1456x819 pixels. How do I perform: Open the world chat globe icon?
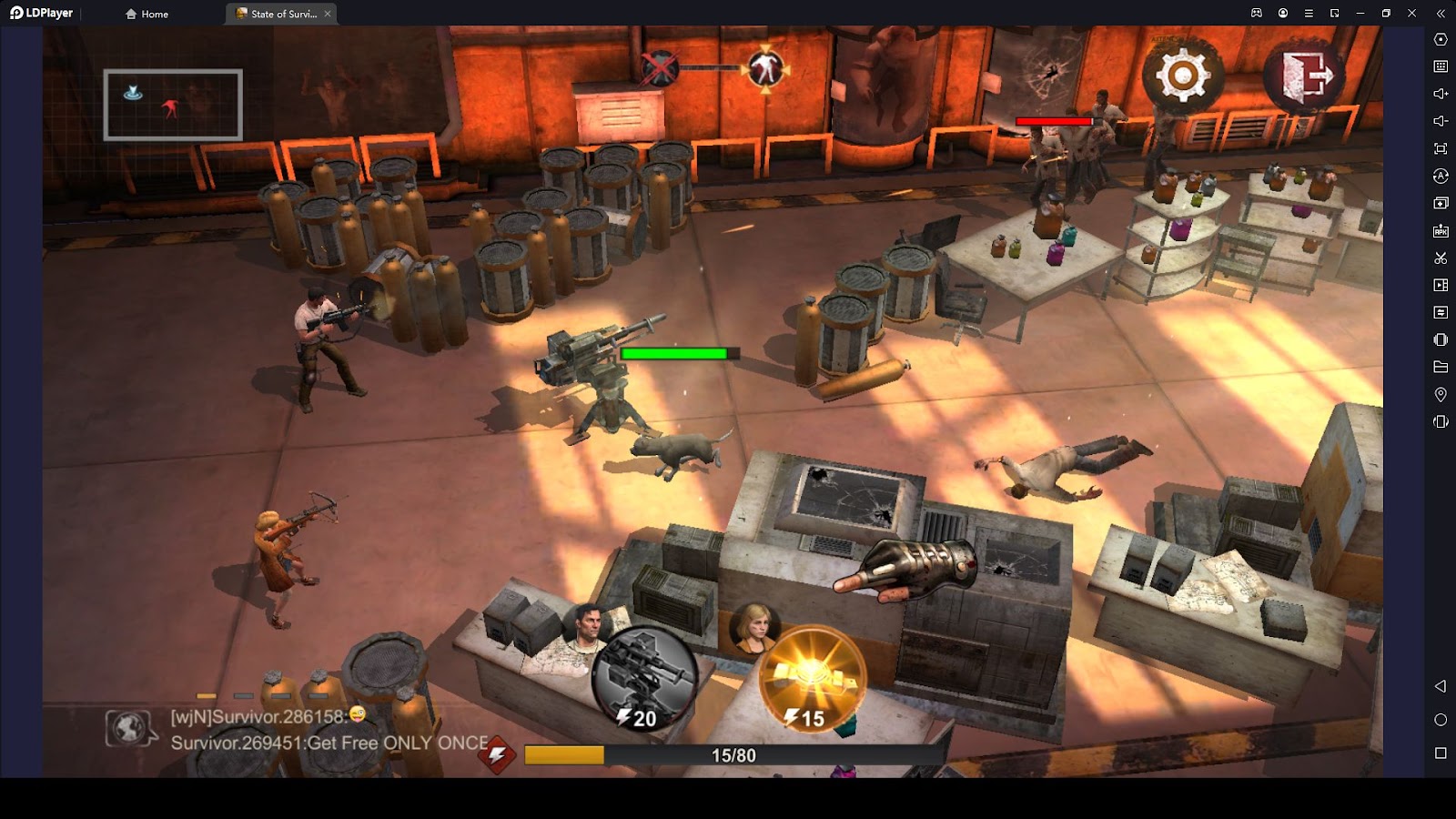point(128,728)
